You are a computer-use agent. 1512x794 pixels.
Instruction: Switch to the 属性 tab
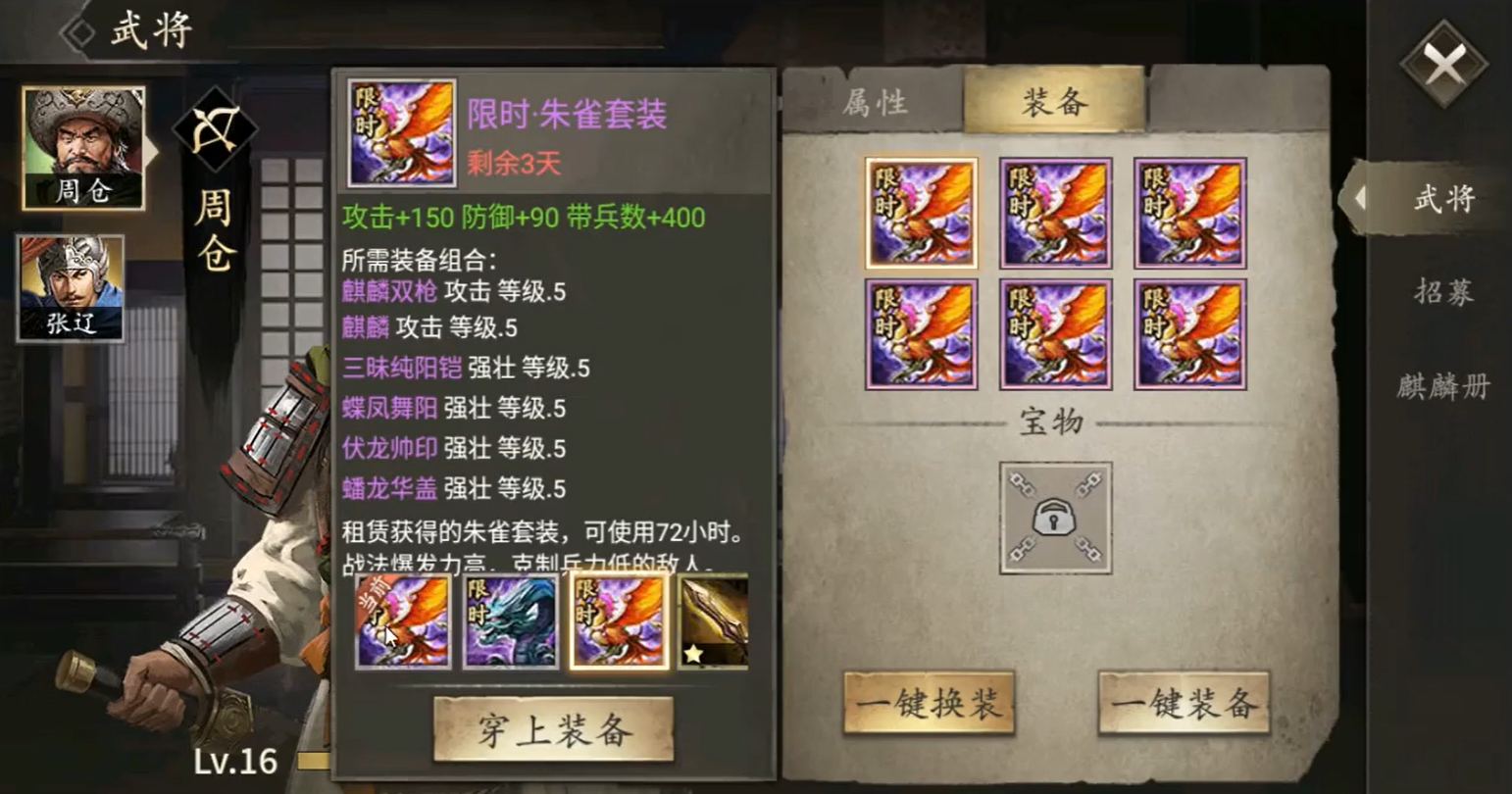(x=873, y=103)
